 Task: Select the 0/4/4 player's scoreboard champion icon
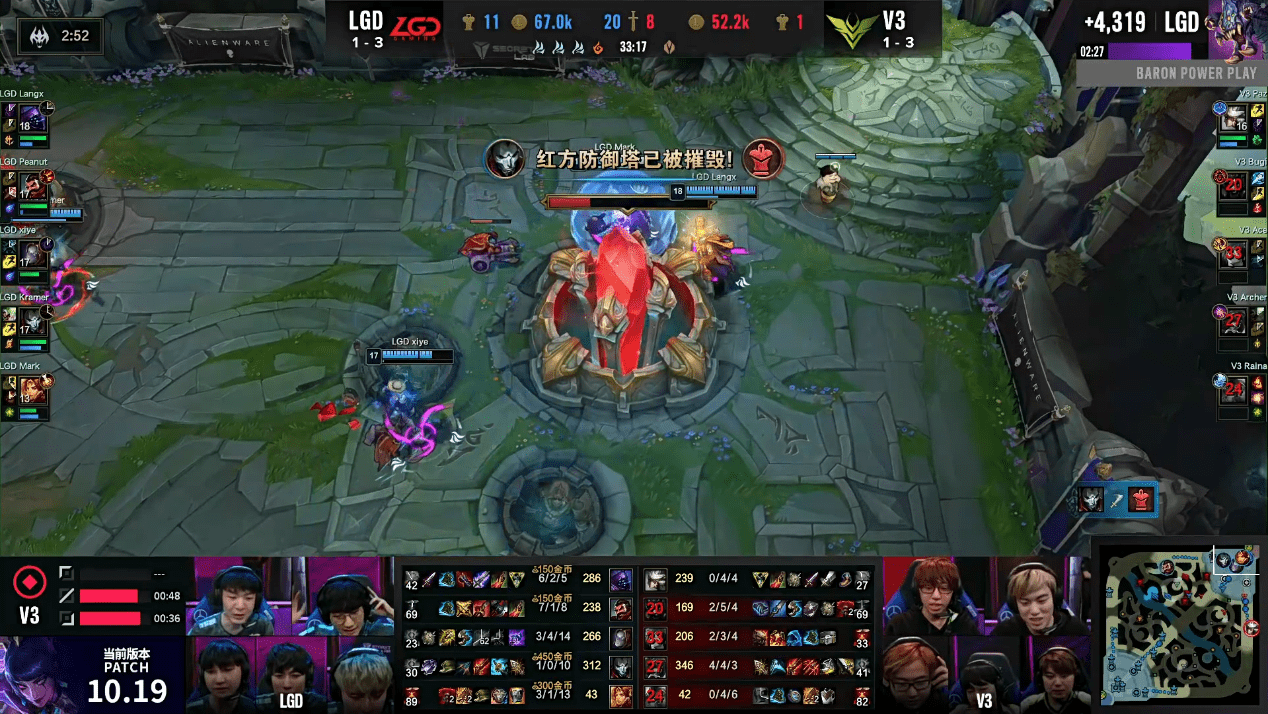tap(655, 579)
